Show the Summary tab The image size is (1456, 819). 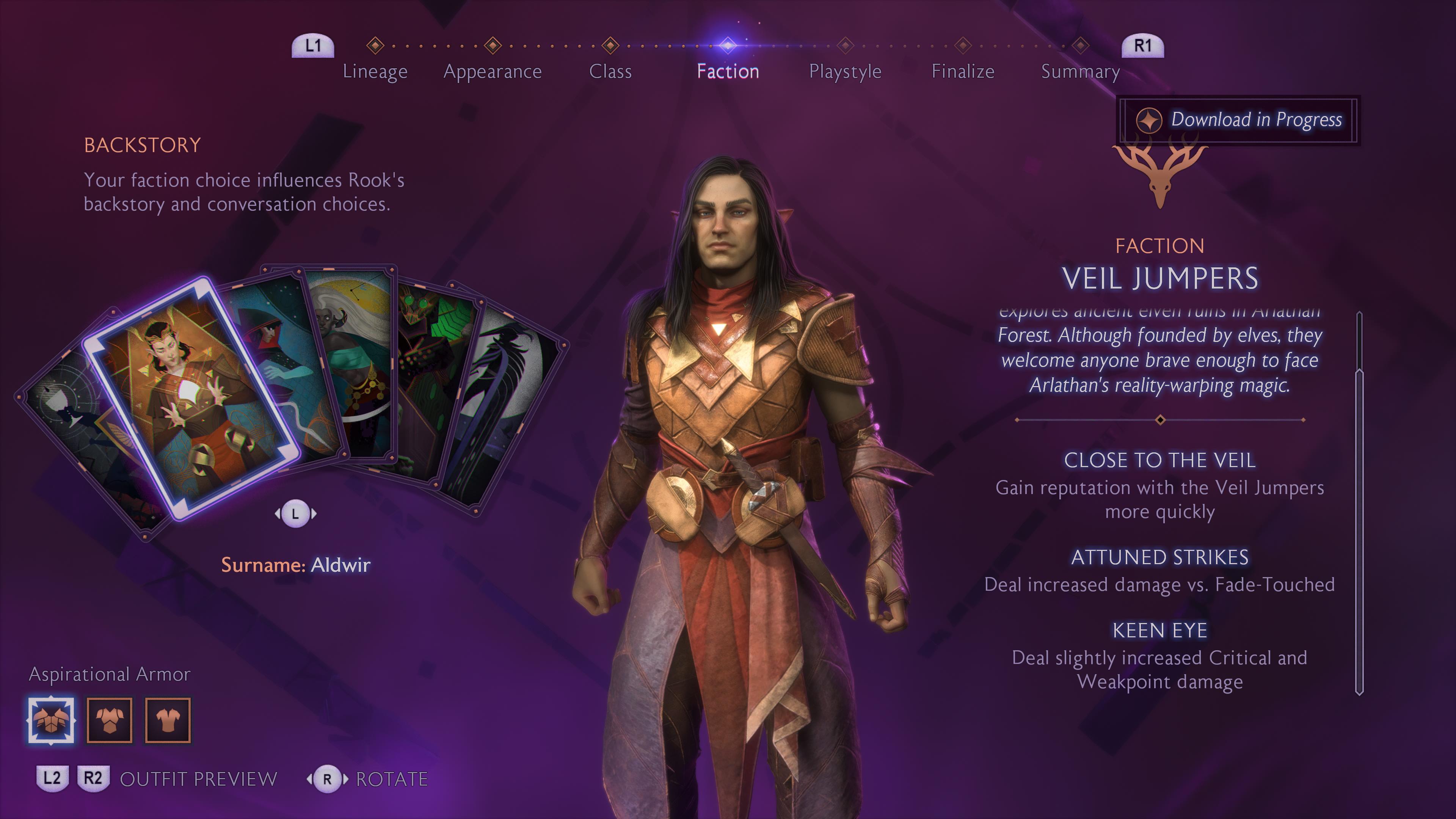click(x=1080, y=71)
